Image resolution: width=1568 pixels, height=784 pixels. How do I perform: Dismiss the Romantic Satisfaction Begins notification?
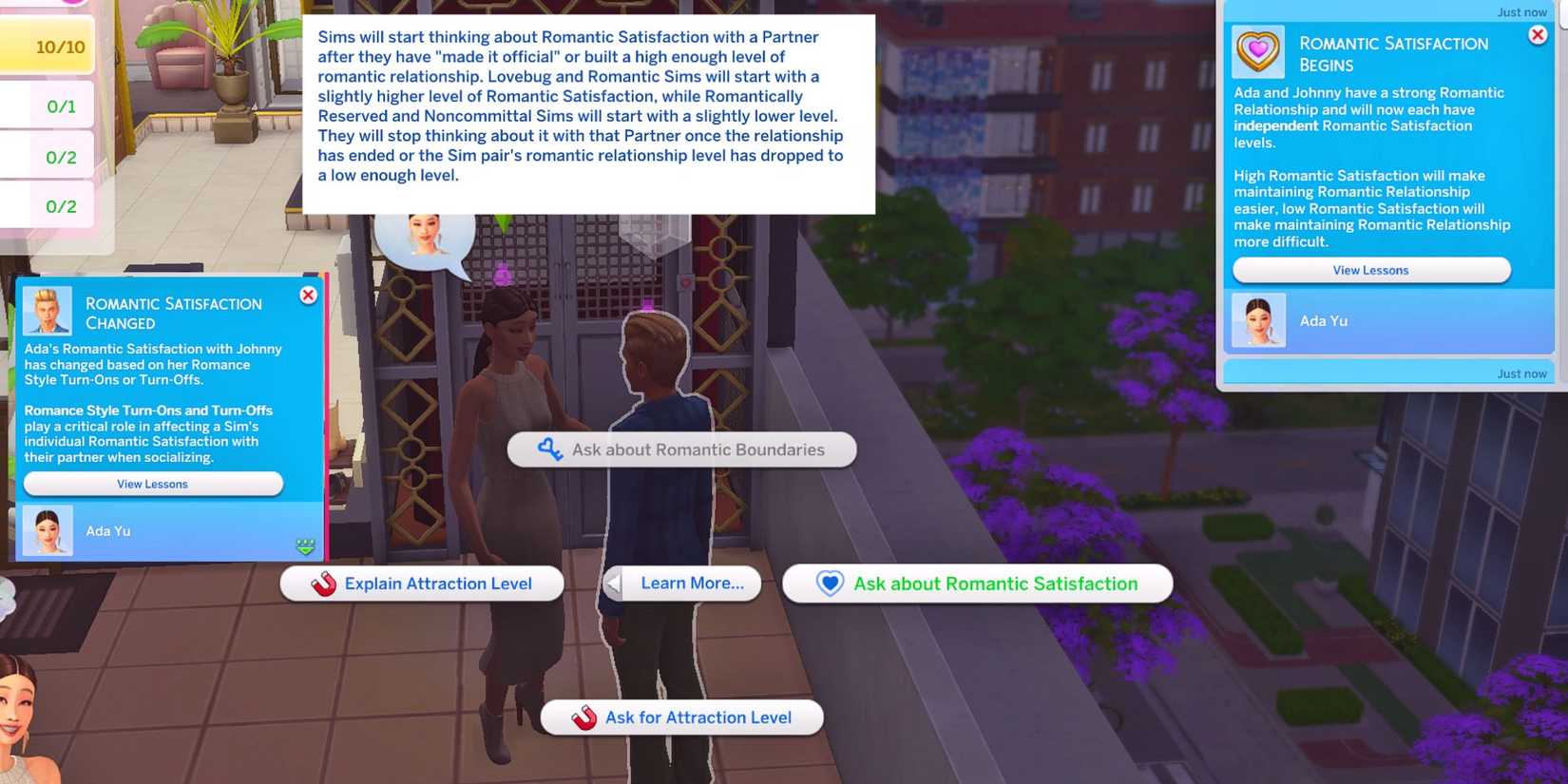pos(1538,34)
